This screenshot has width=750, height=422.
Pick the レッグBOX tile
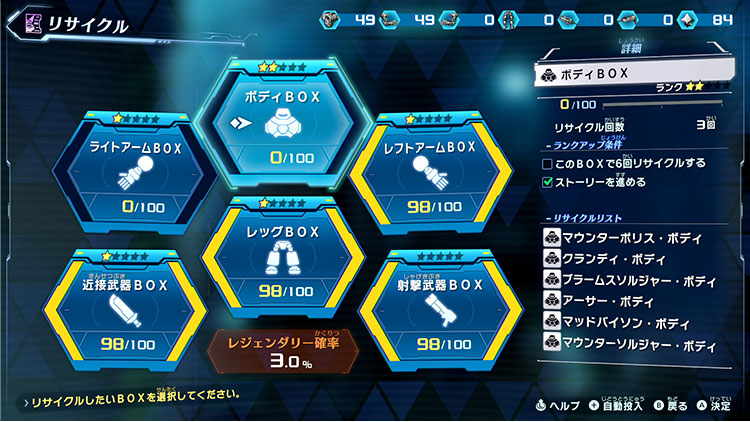tap(281, 252)
